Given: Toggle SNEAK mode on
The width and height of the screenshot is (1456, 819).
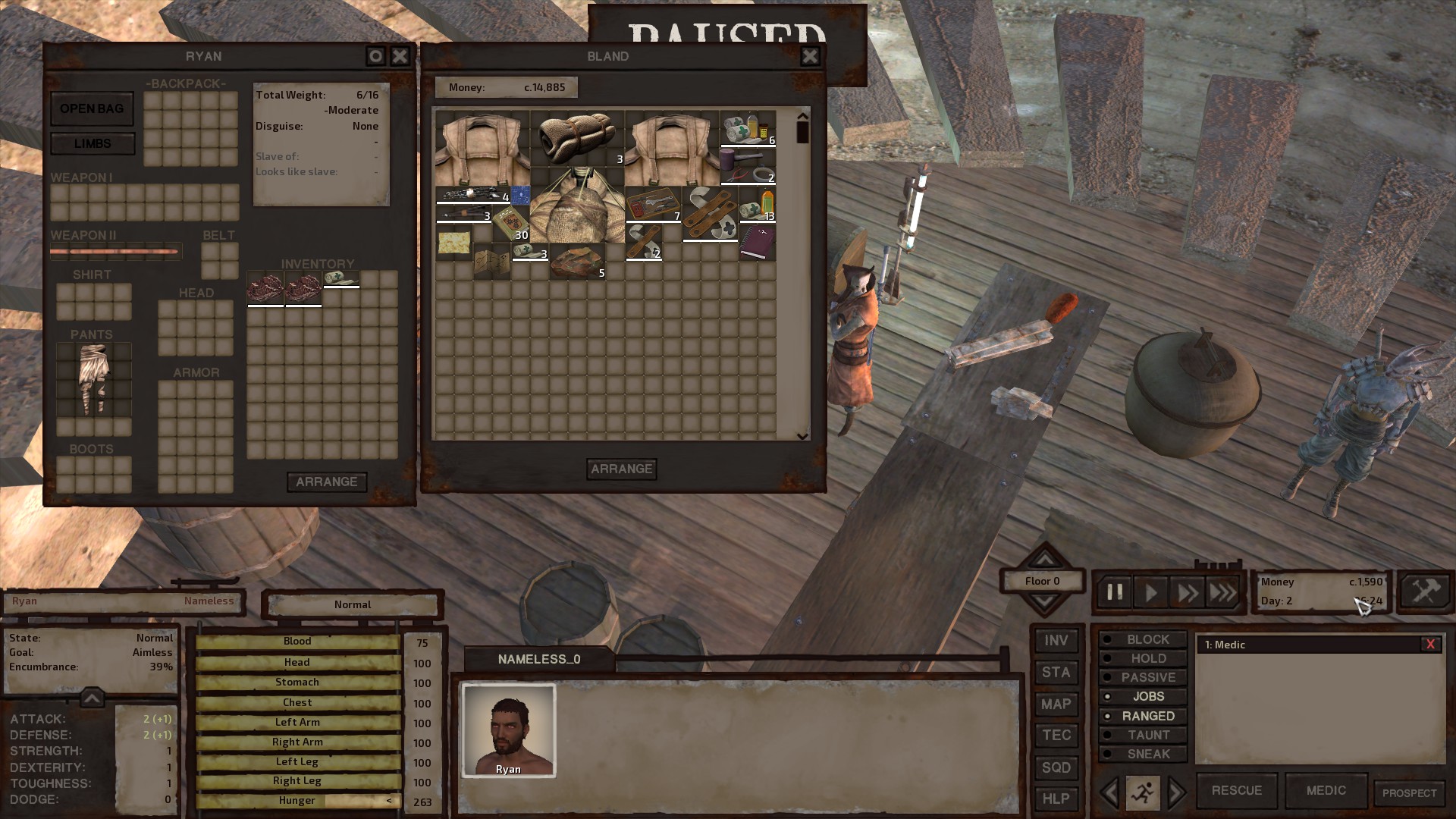Looking at the screenshot, I should (x=1142, y=754).
